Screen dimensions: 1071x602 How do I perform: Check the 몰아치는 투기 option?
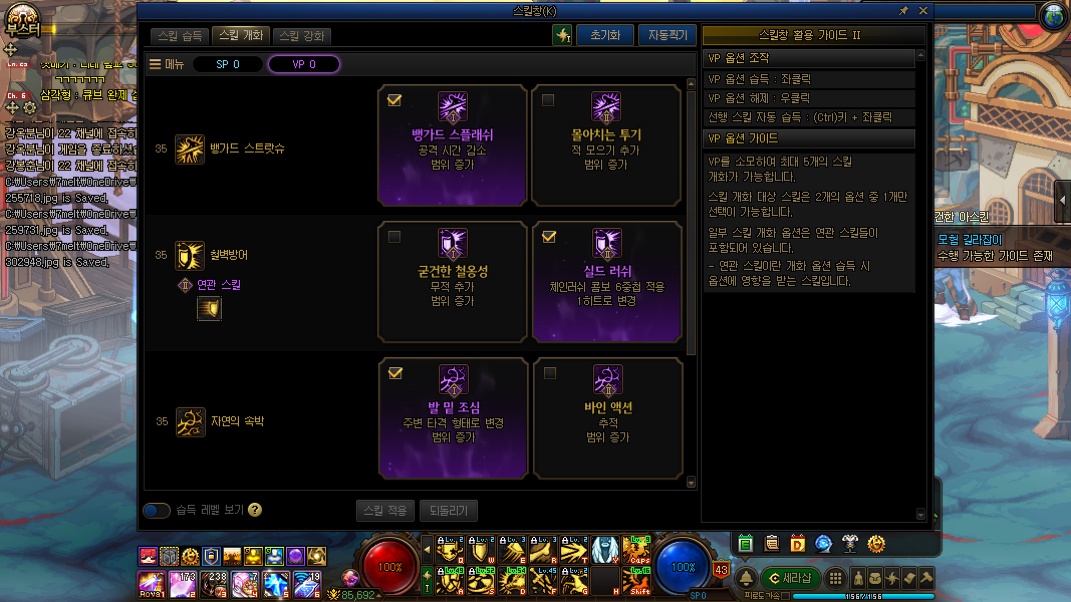[548, 100]
